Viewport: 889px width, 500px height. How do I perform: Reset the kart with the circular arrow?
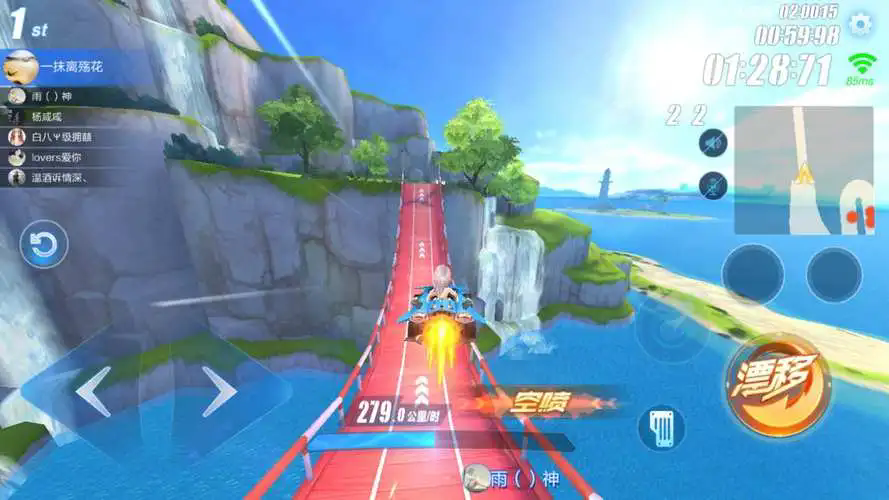pos(45,245)
